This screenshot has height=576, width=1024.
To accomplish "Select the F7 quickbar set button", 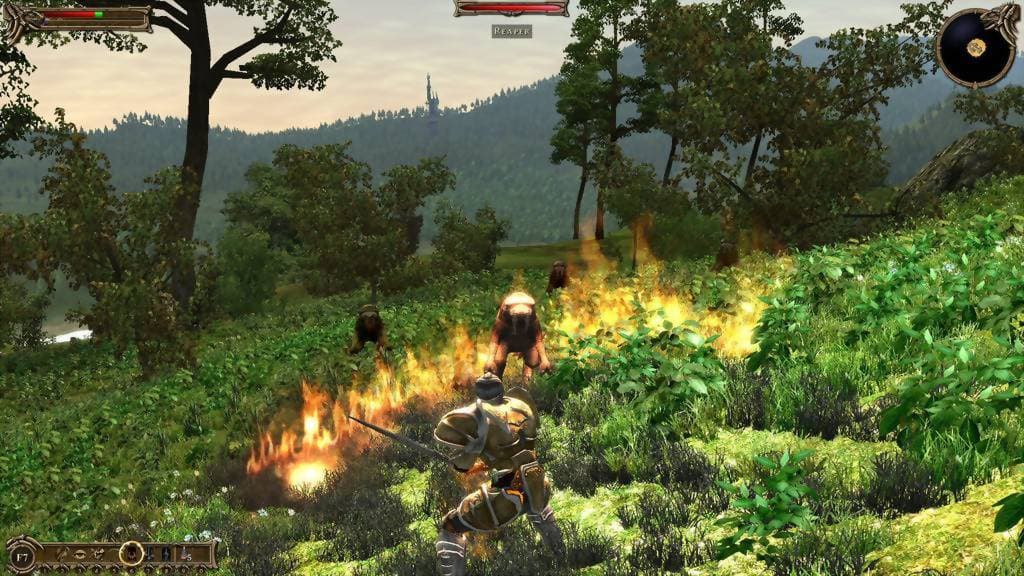I will click(22, 558).
